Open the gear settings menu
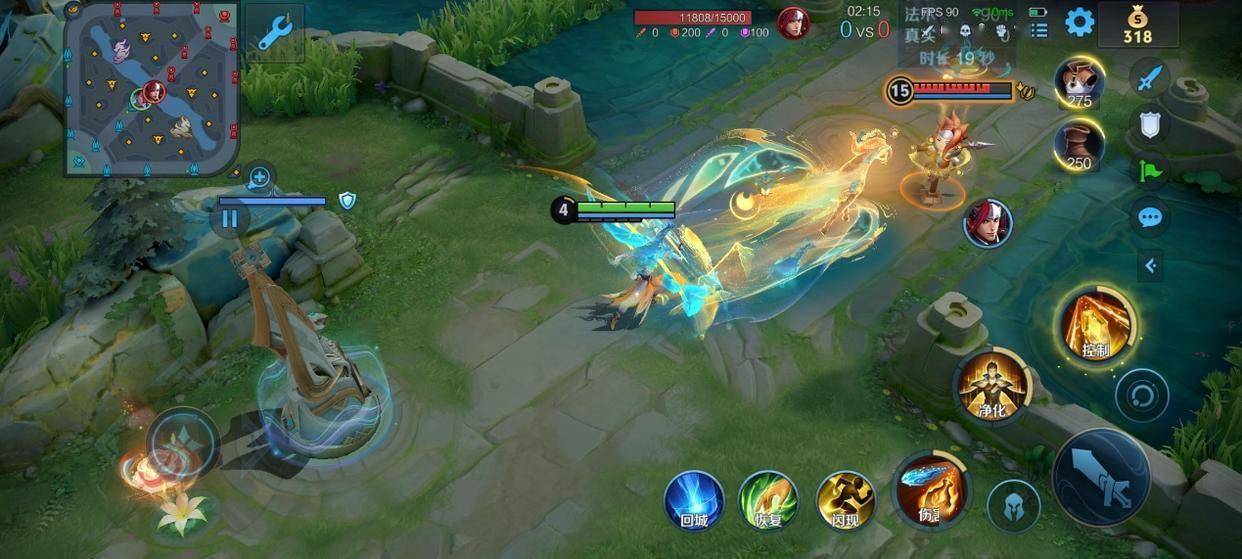This screenshot has width=1242, height=559. click(1079, 22)
